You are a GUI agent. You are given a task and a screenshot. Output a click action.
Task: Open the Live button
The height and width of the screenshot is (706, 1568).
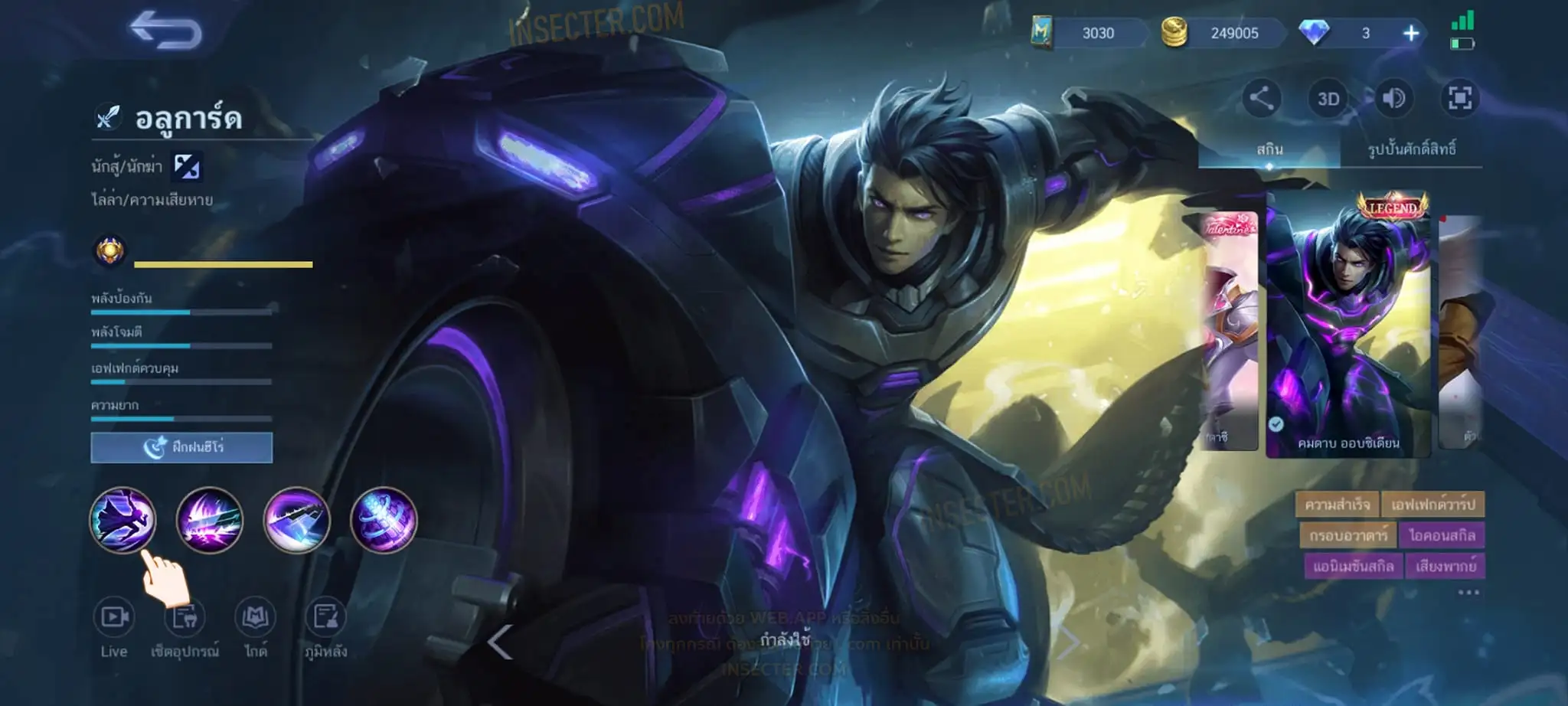coord(114,627)
